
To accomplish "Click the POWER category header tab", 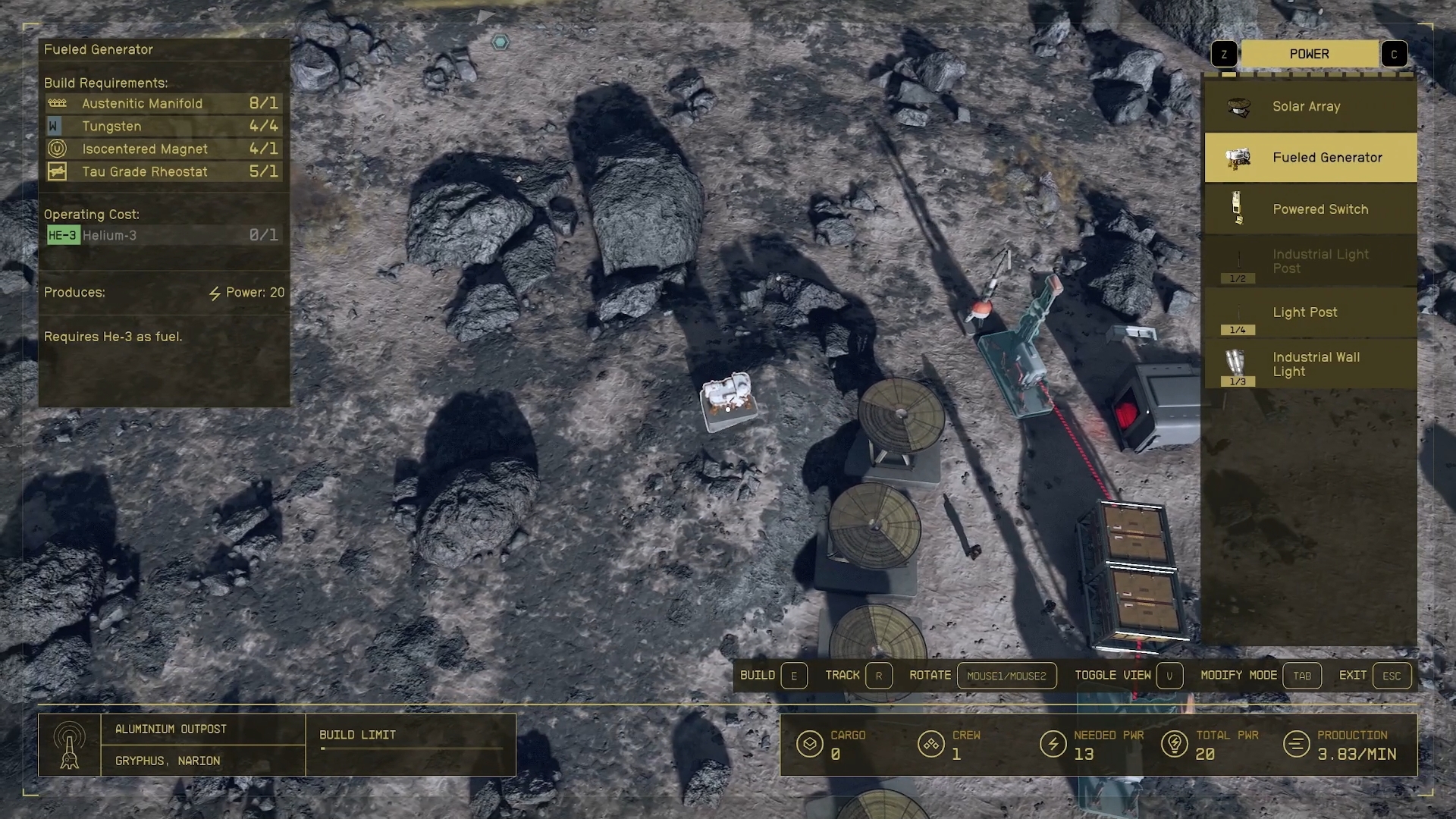I will tap(1309, 54).
